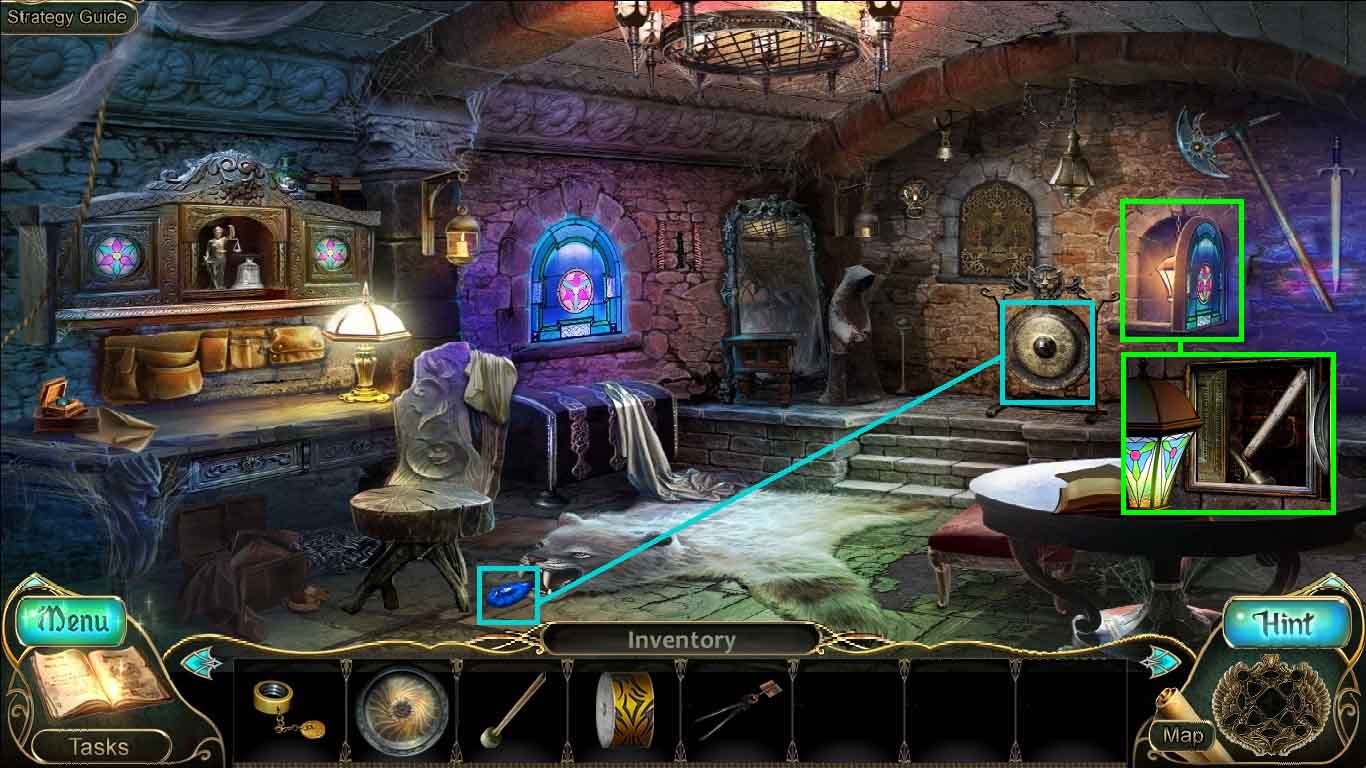1366x768 pixels.
Task: Open the Map
Action: point(1182,735)
